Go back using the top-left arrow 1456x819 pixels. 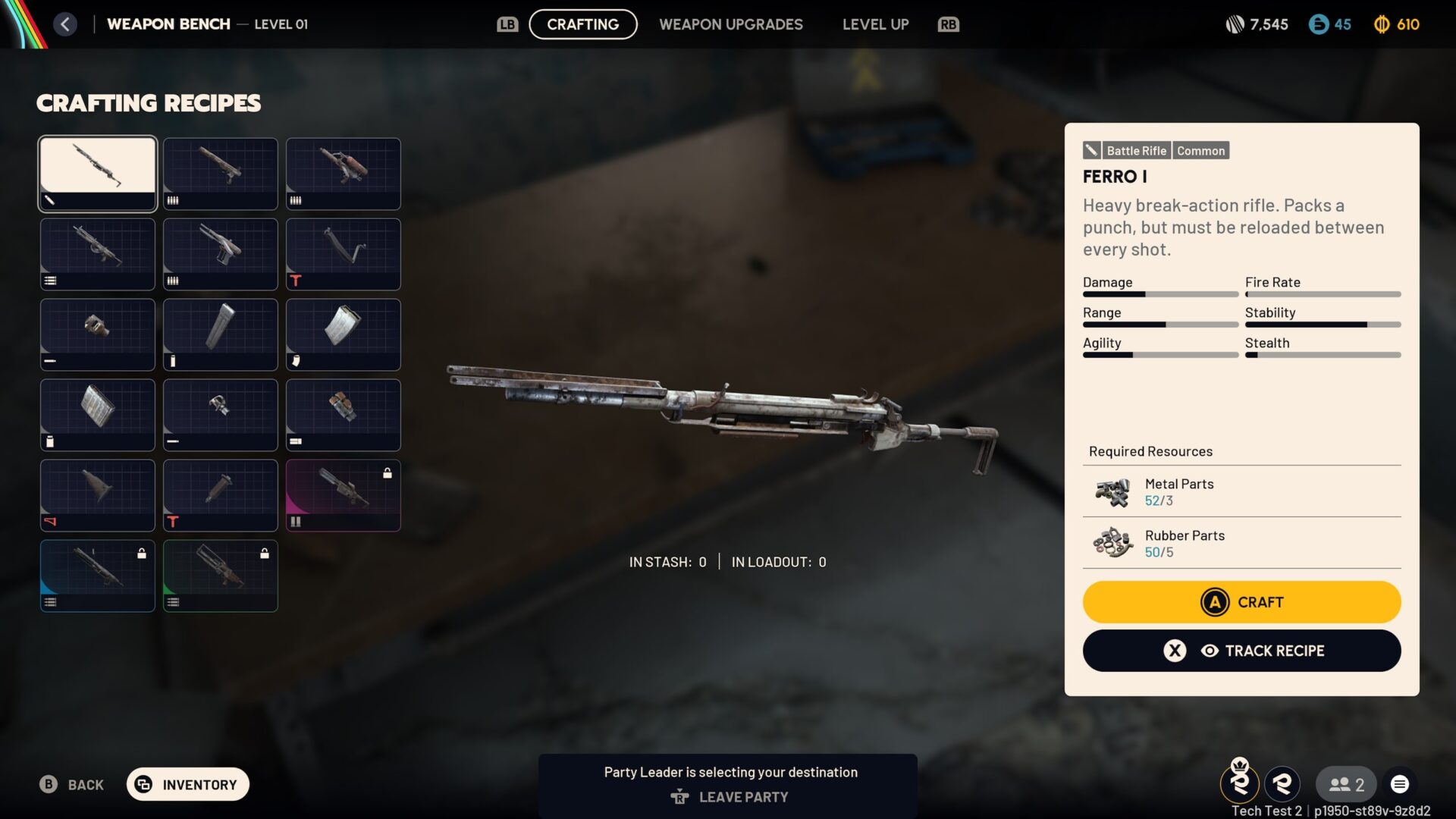click(x=65, y=24)
